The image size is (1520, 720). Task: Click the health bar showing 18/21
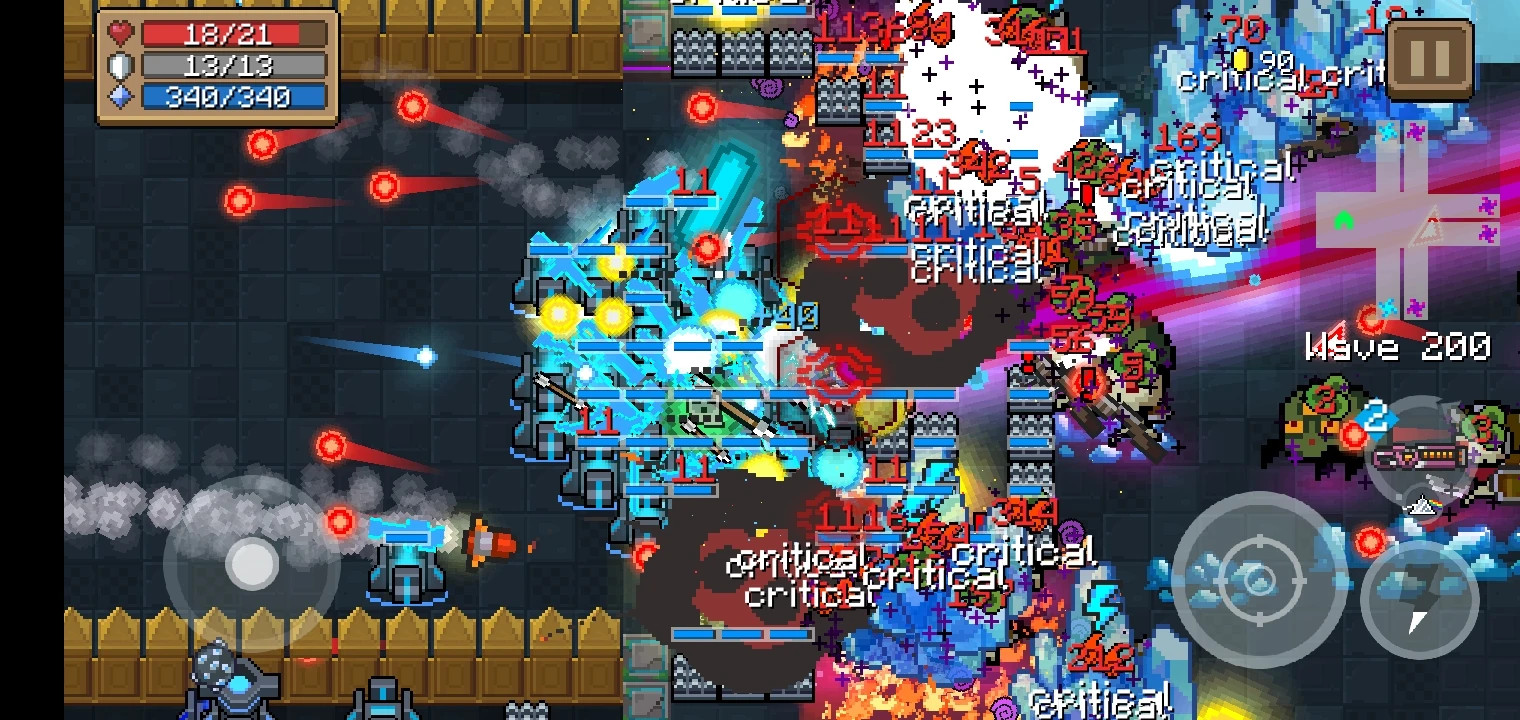tap(235, 35)
